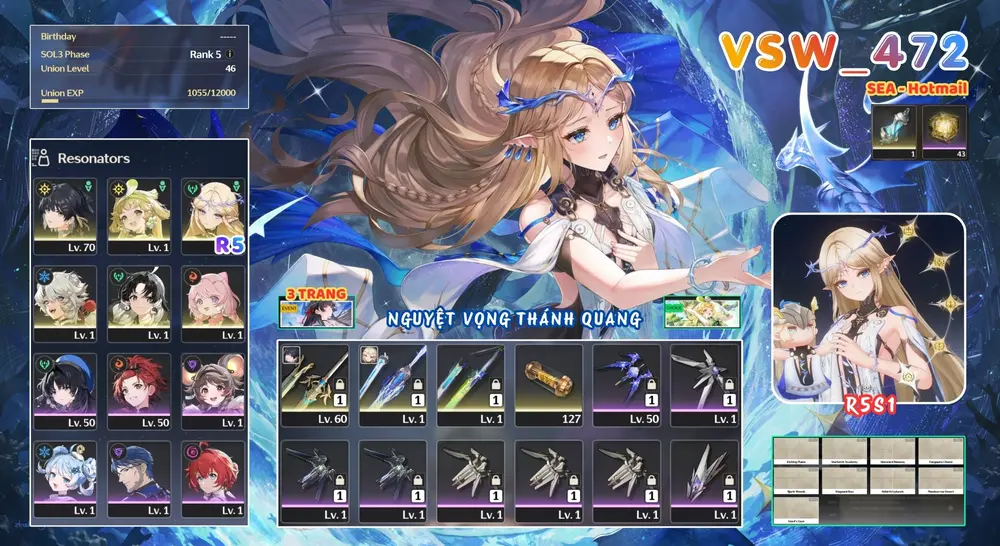Select the Lv. 50 purple gauntlets weapon
This screenshot has width=1000, height=546.
pyautogui.click(x=627, y=385)
